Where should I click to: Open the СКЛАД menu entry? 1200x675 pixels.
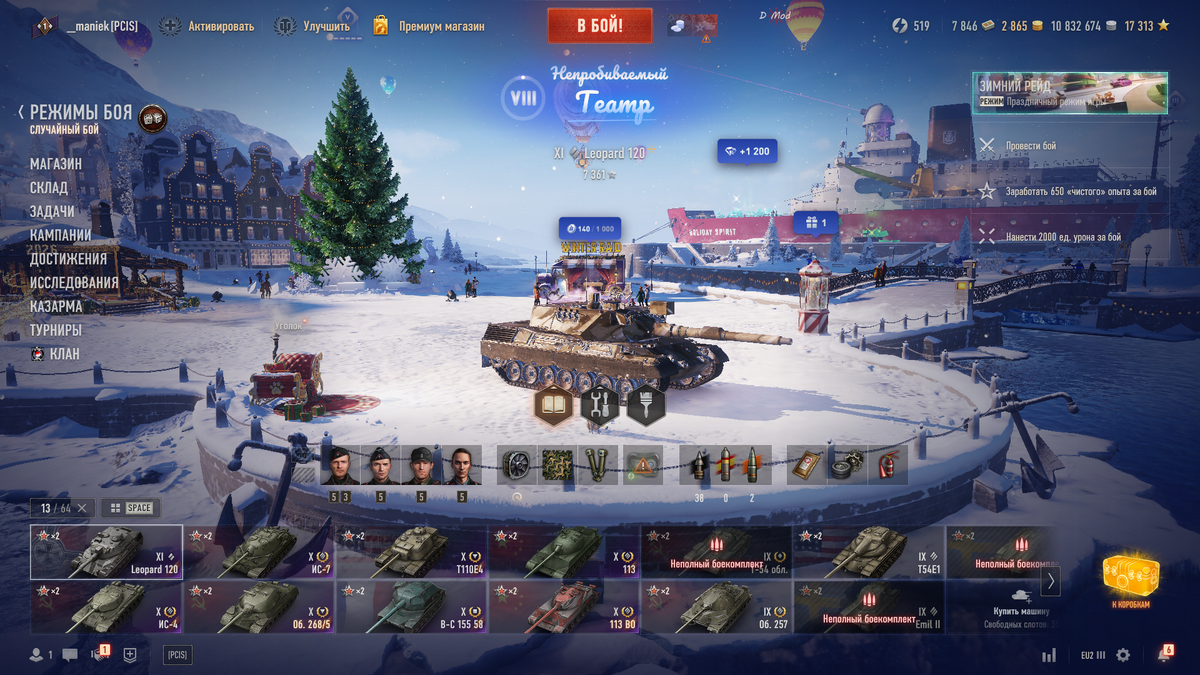(49, 188)
